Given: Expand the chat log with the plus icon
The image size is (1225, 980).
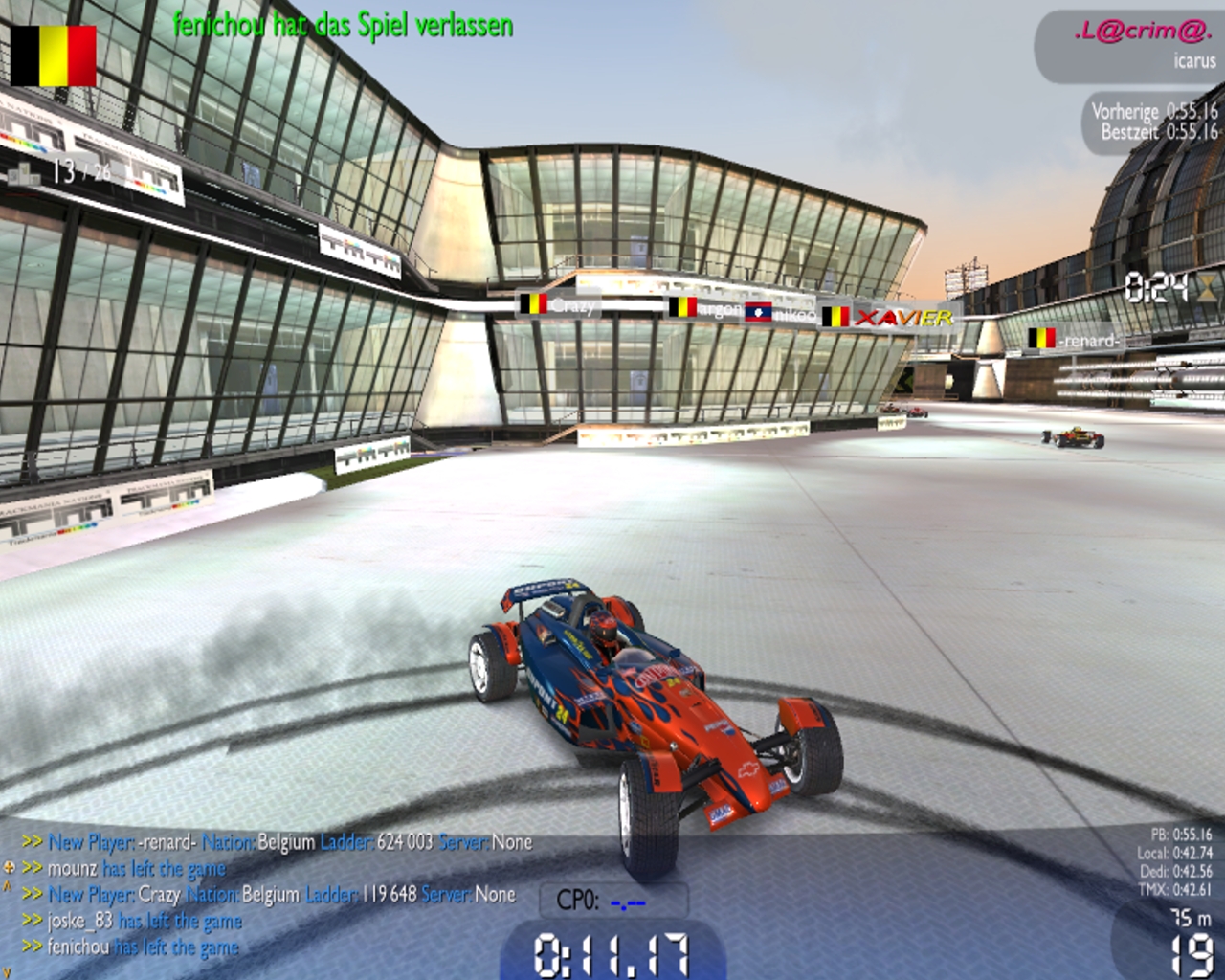Looking at the screenshot, I should pyautogui.click(x=10, y=868).
